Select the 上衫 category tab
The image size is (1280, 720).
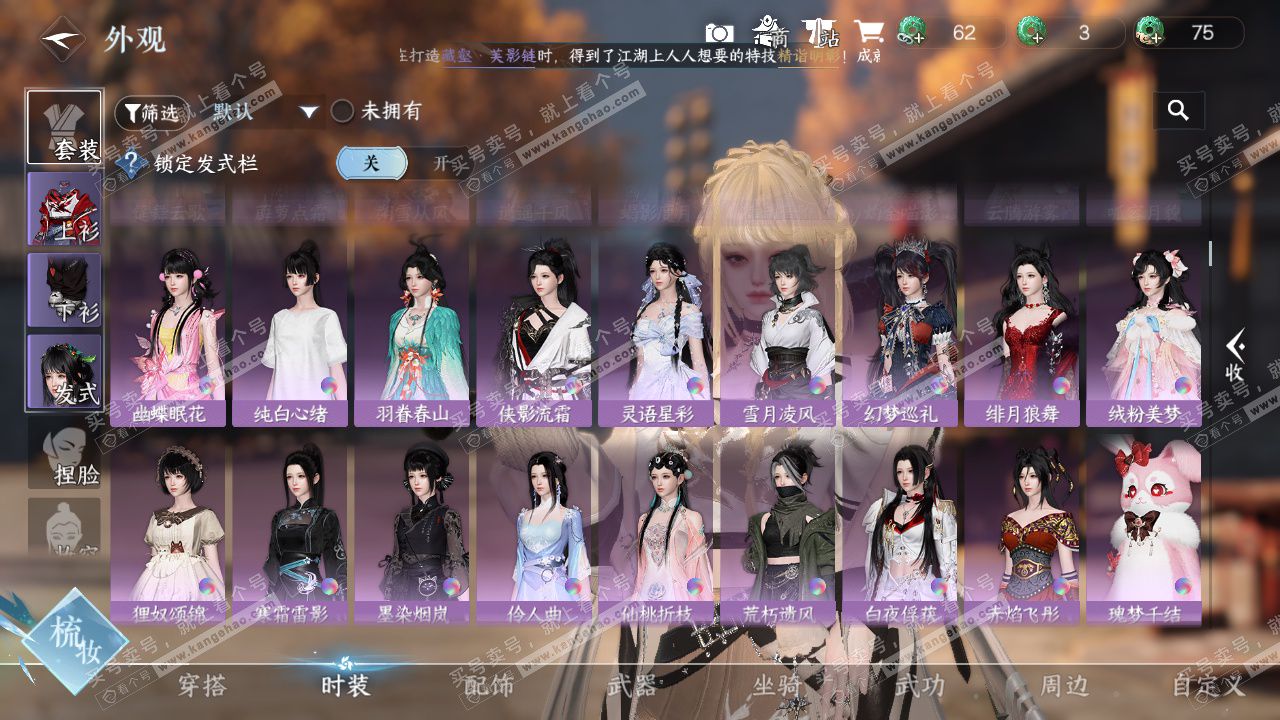(65, 208)
